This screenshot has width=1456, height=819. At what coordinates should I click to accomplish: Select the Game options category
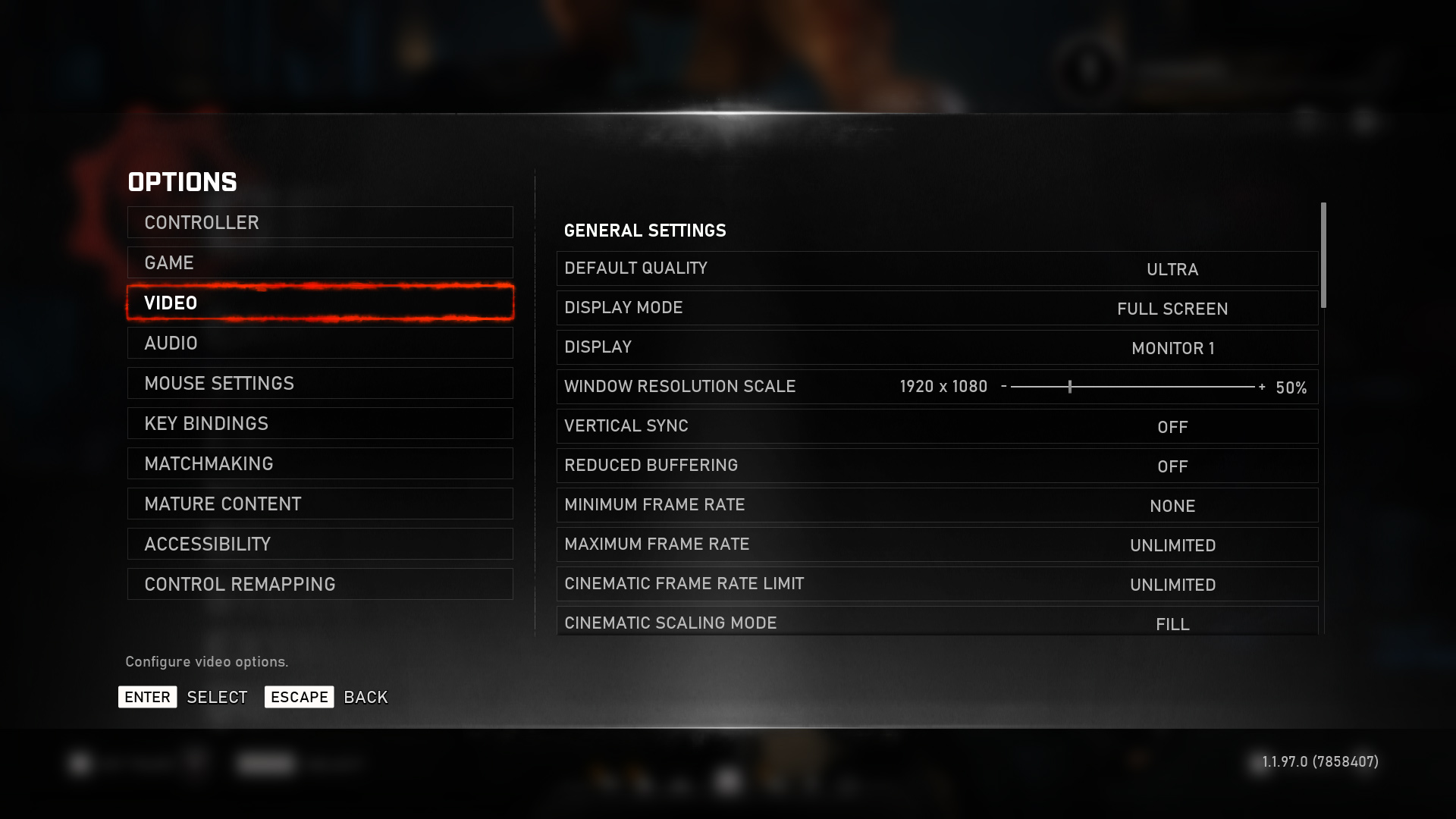(320, 262)
